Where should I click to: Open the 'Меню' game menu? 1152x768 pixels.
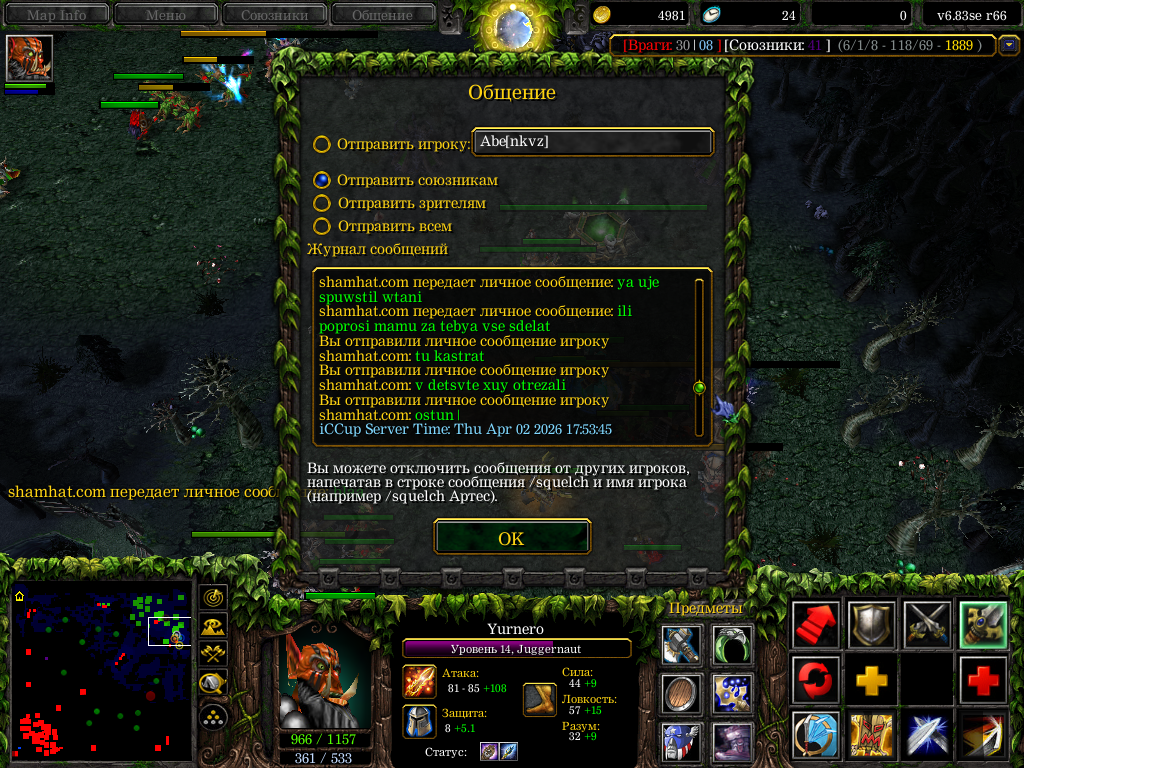click(x=165, y=14)
